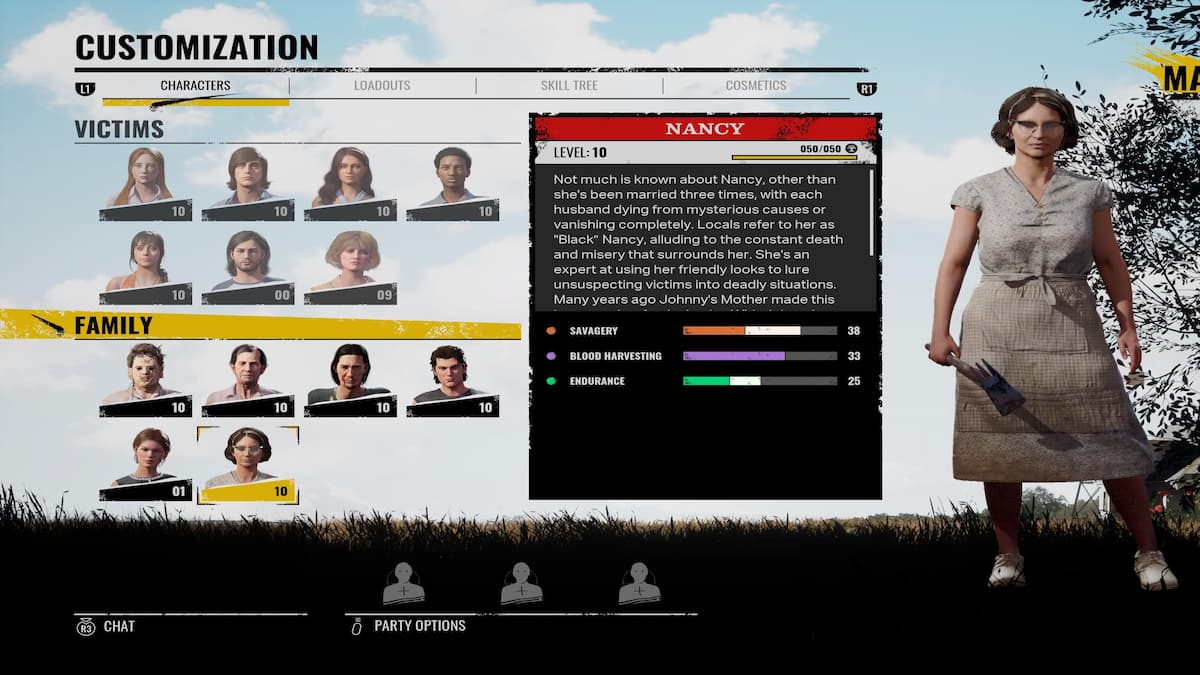This screenshot has width=1200, height=675.
Task: Pick the Hitchhiker family portrait
Action: pos(350,379)
